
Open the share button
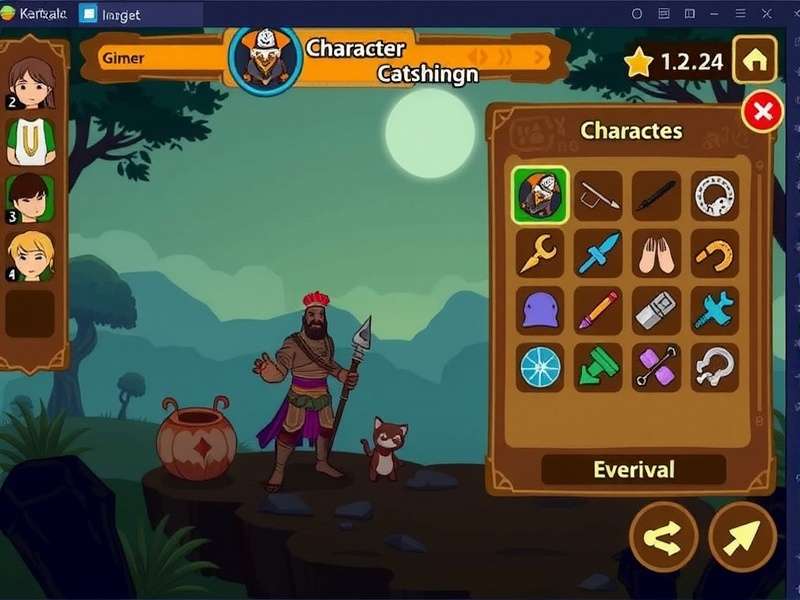point(663,537)
